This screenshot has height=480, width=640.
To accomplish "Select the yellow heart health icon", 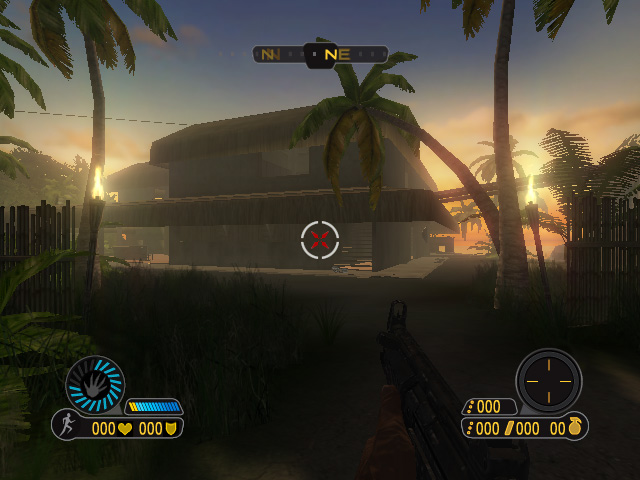I will [x=126, y=428].
